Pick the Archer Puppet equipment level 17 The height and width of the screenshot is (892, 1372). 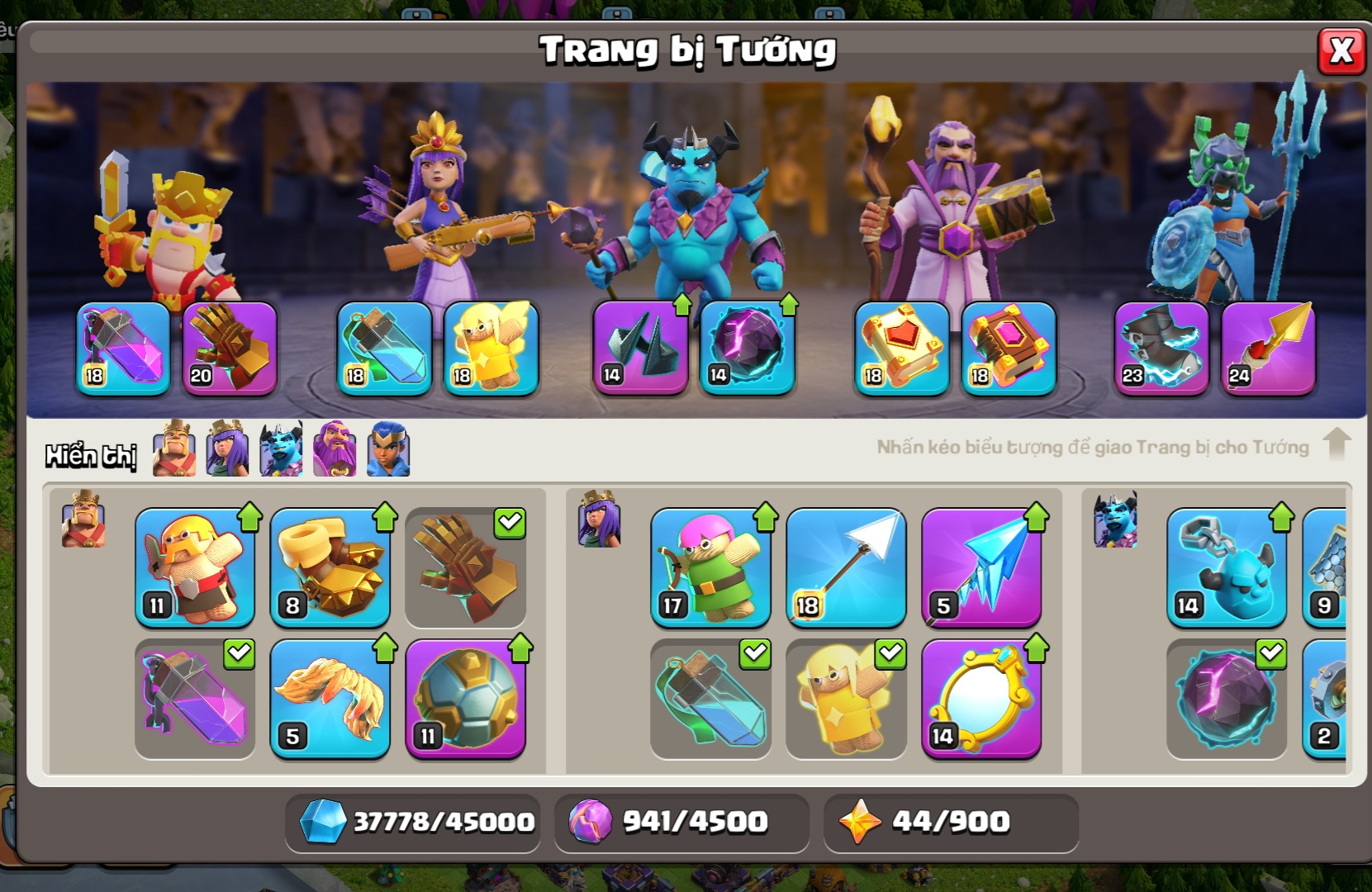[710, 567]
